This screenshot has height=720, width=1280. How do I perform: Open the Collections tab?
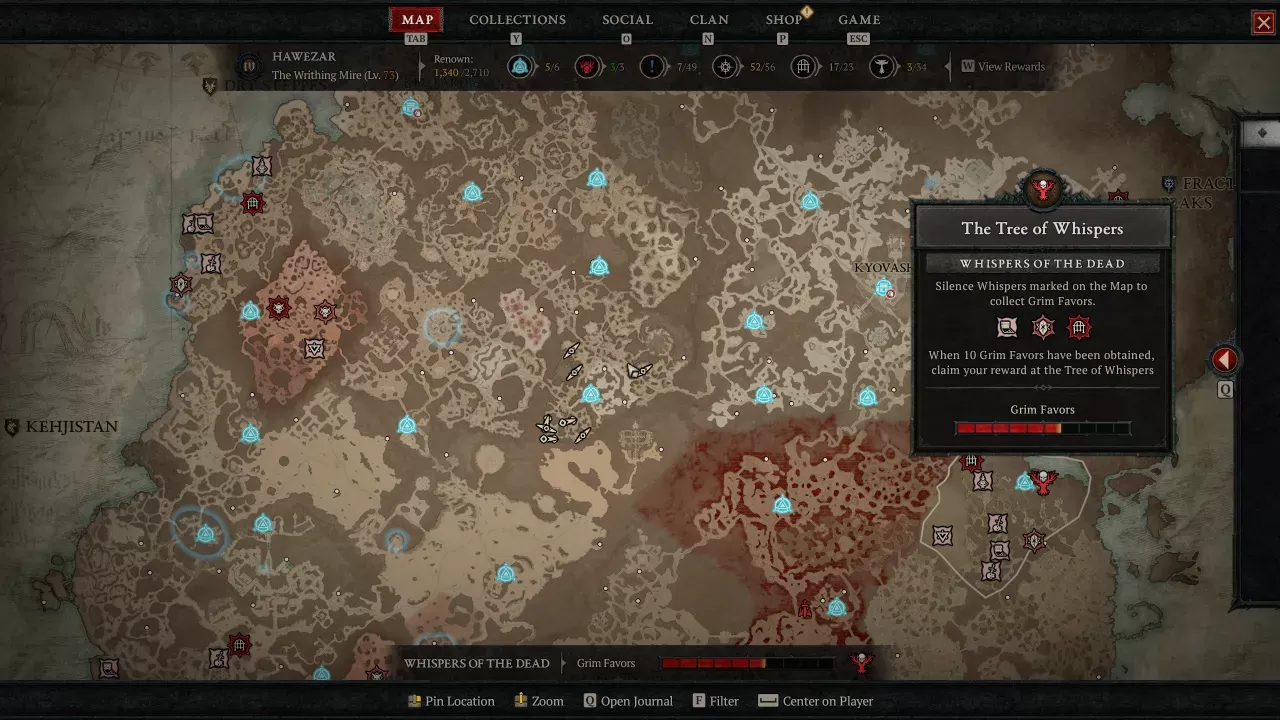[x=517, y=20]
